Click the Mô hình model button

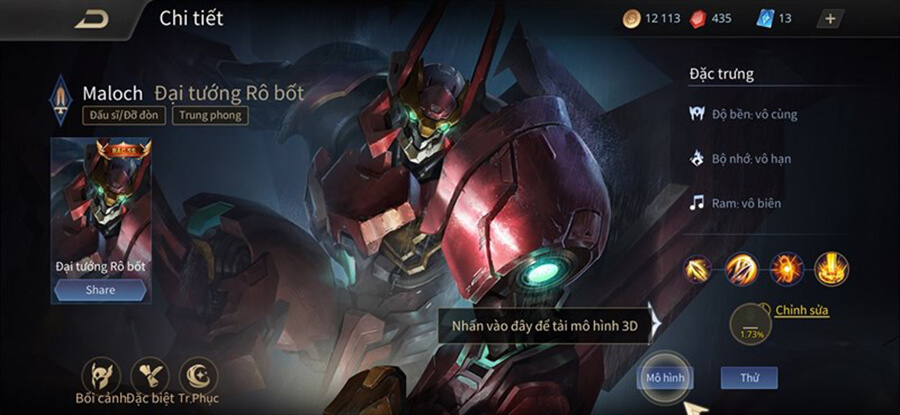point(665,378)
